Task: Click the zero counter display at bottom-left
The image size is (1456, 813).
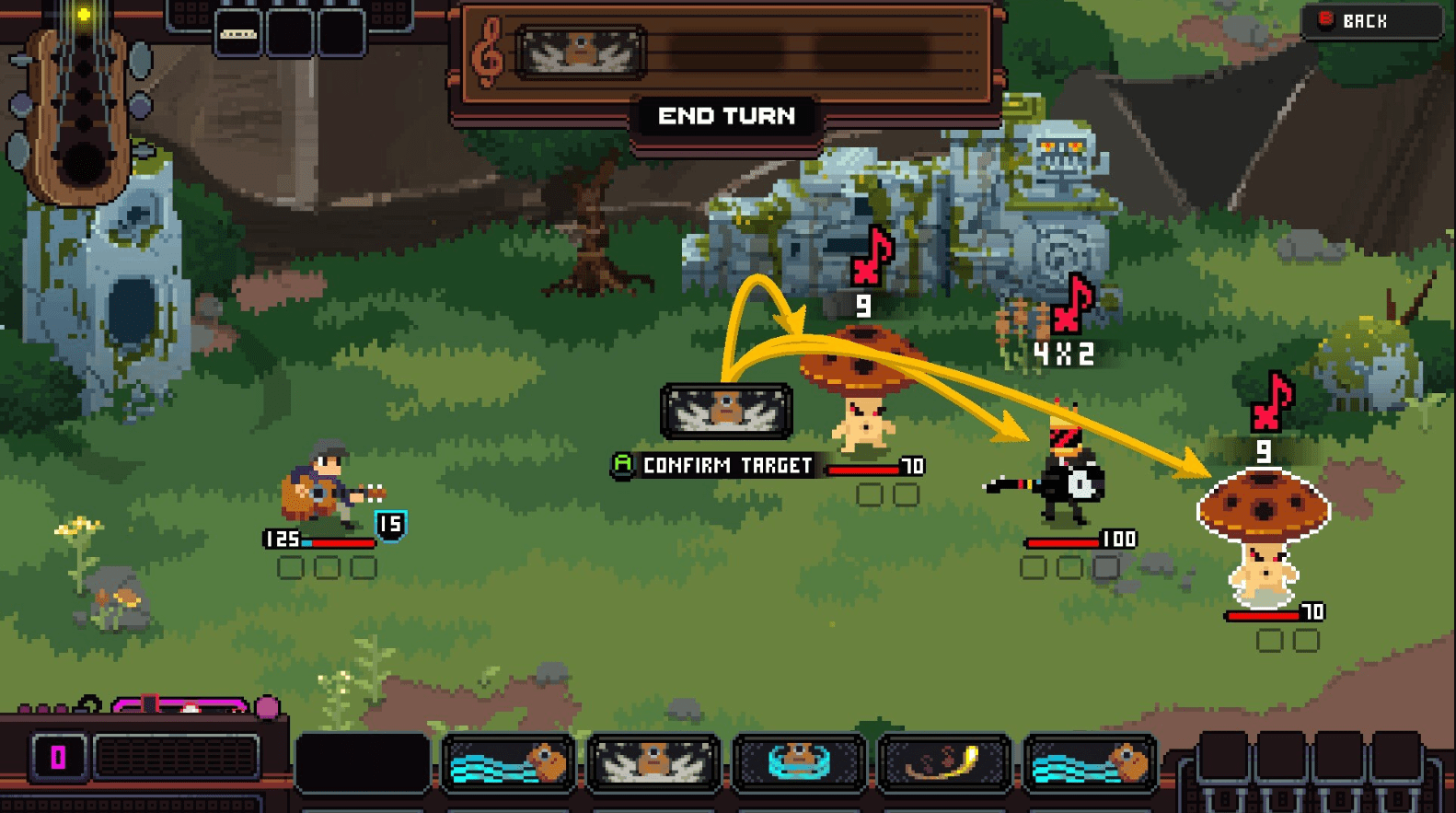Action: point(57,757)
